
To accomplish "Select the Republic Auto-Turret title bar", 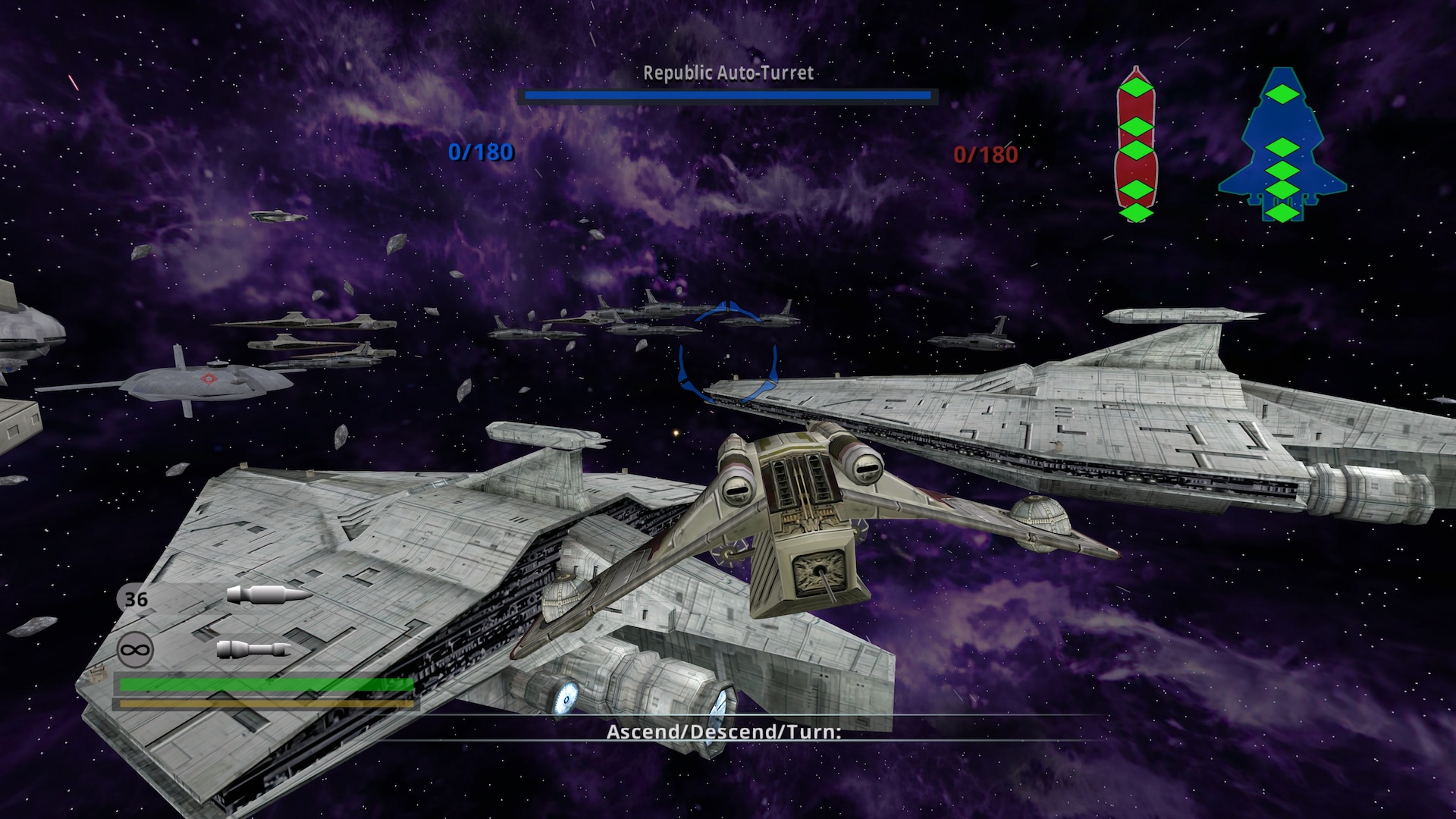I will tap(727, 74).
